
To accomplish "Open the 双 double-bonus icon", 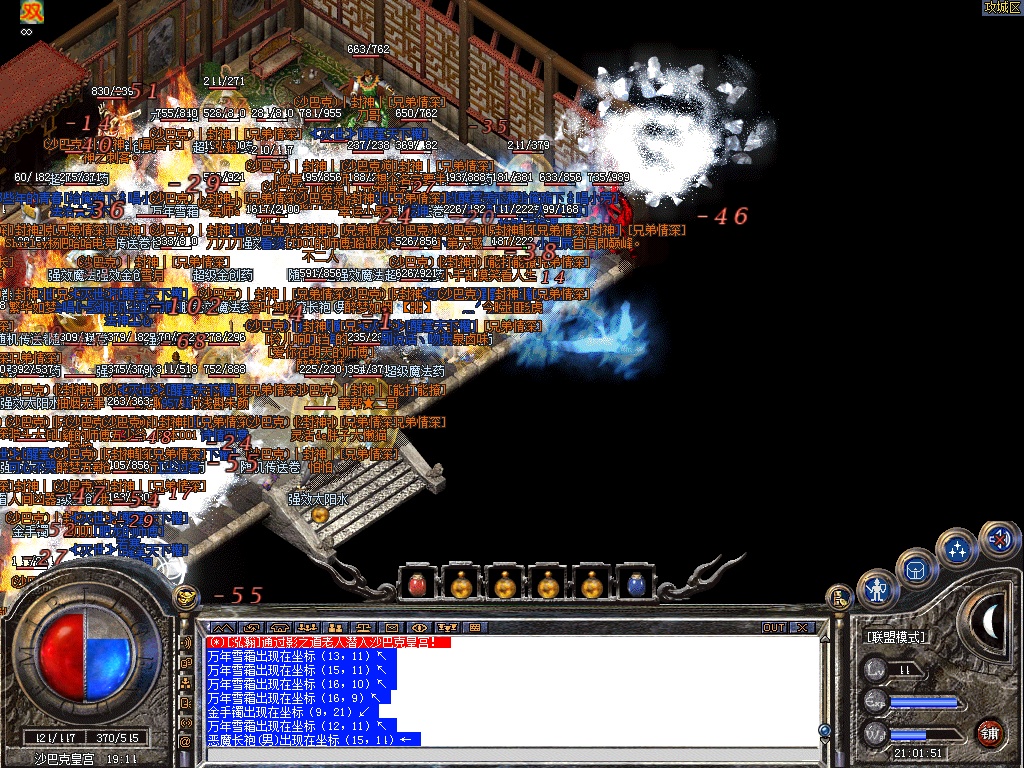I will coord(33,12).
